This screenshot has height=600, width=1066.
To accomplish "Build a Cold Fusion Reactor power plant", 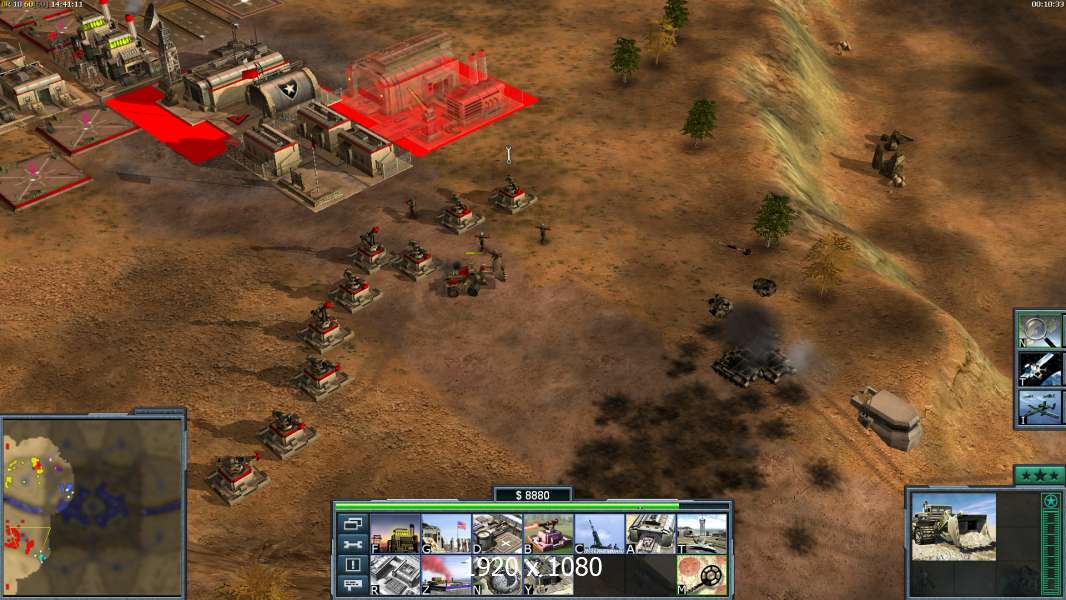I will [x=395, y=534].
